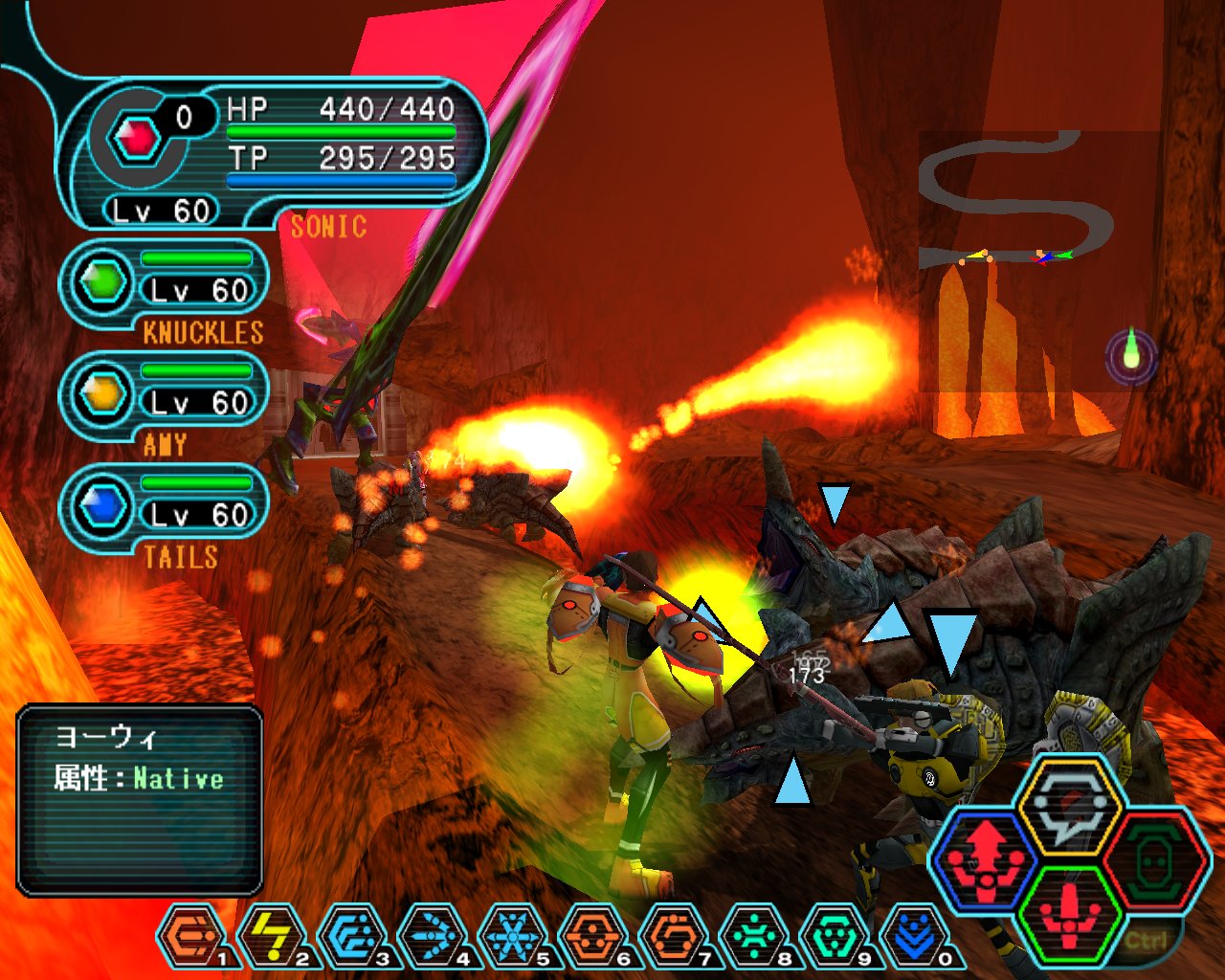
Task: Choose the orange icon in hotbar slot 6
Action: point(591,935)
